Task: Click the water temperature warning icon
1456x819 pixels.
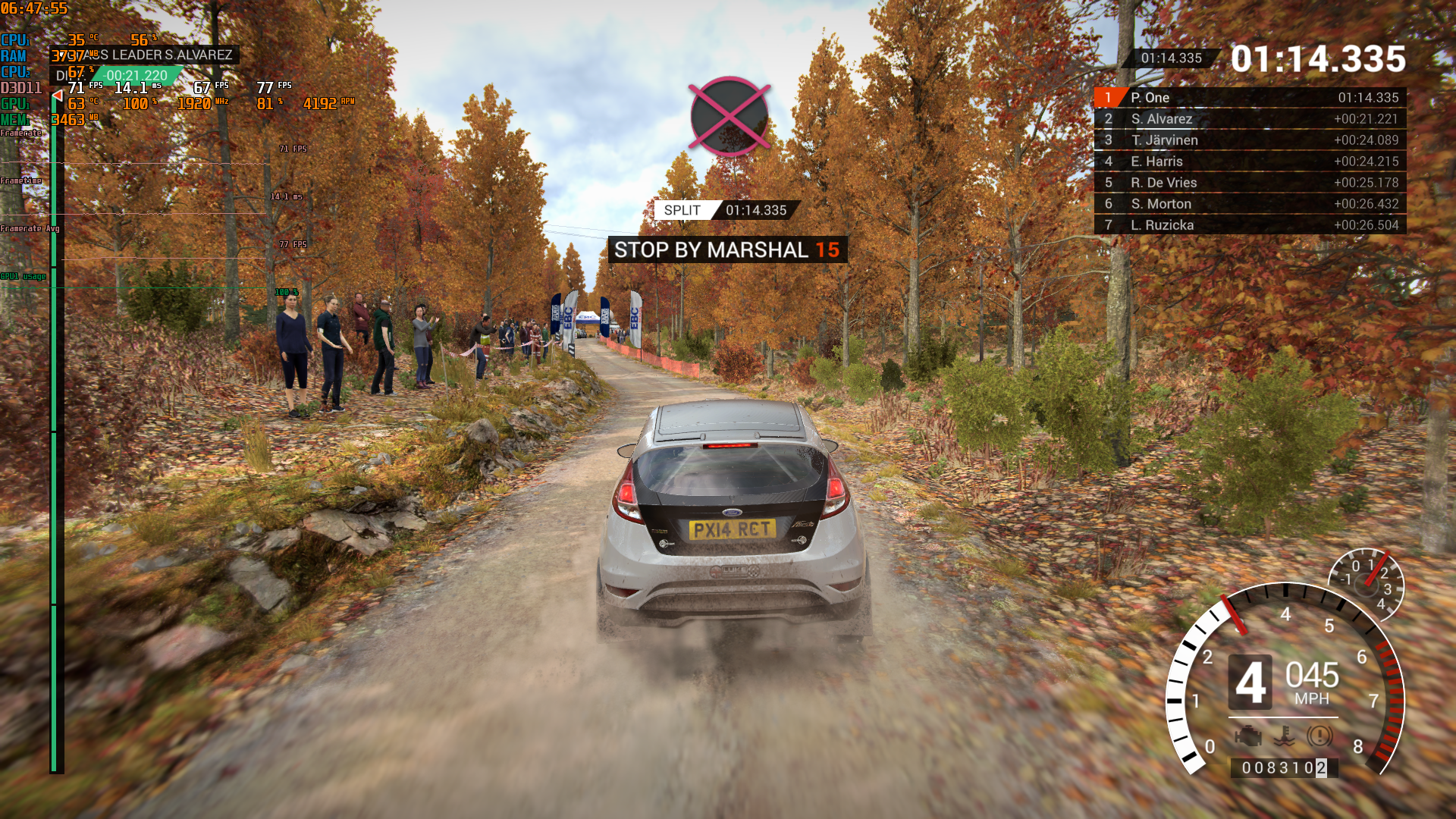Action: [1284, 736]
